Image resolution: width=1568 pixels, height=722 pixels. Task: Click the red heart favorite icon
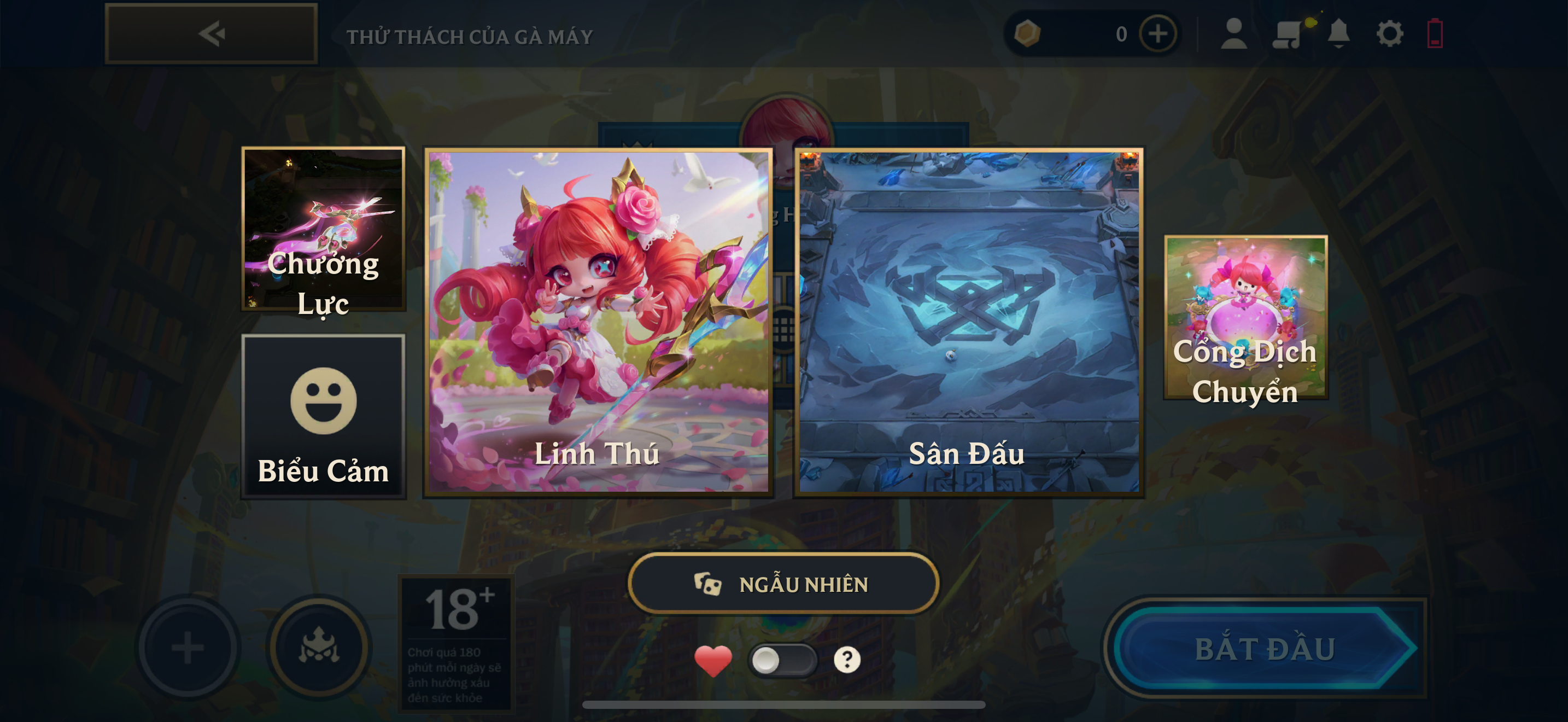pyautogui.click(x=713, y=660)
